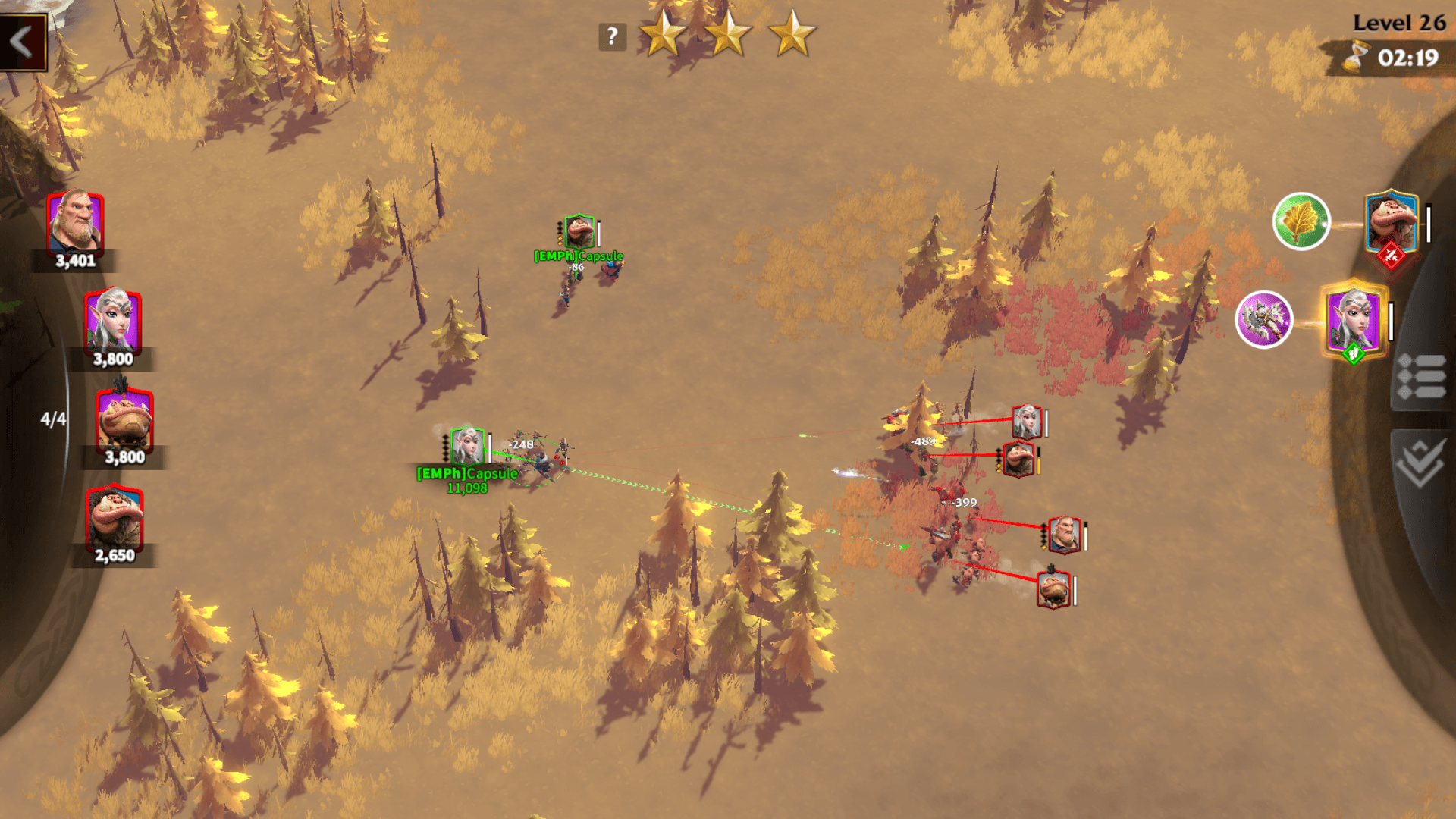Select the EMPh Capsule troll unit marker
Image resolution: width=1456 pixels, height=819 pixels.
click(579, 231)
